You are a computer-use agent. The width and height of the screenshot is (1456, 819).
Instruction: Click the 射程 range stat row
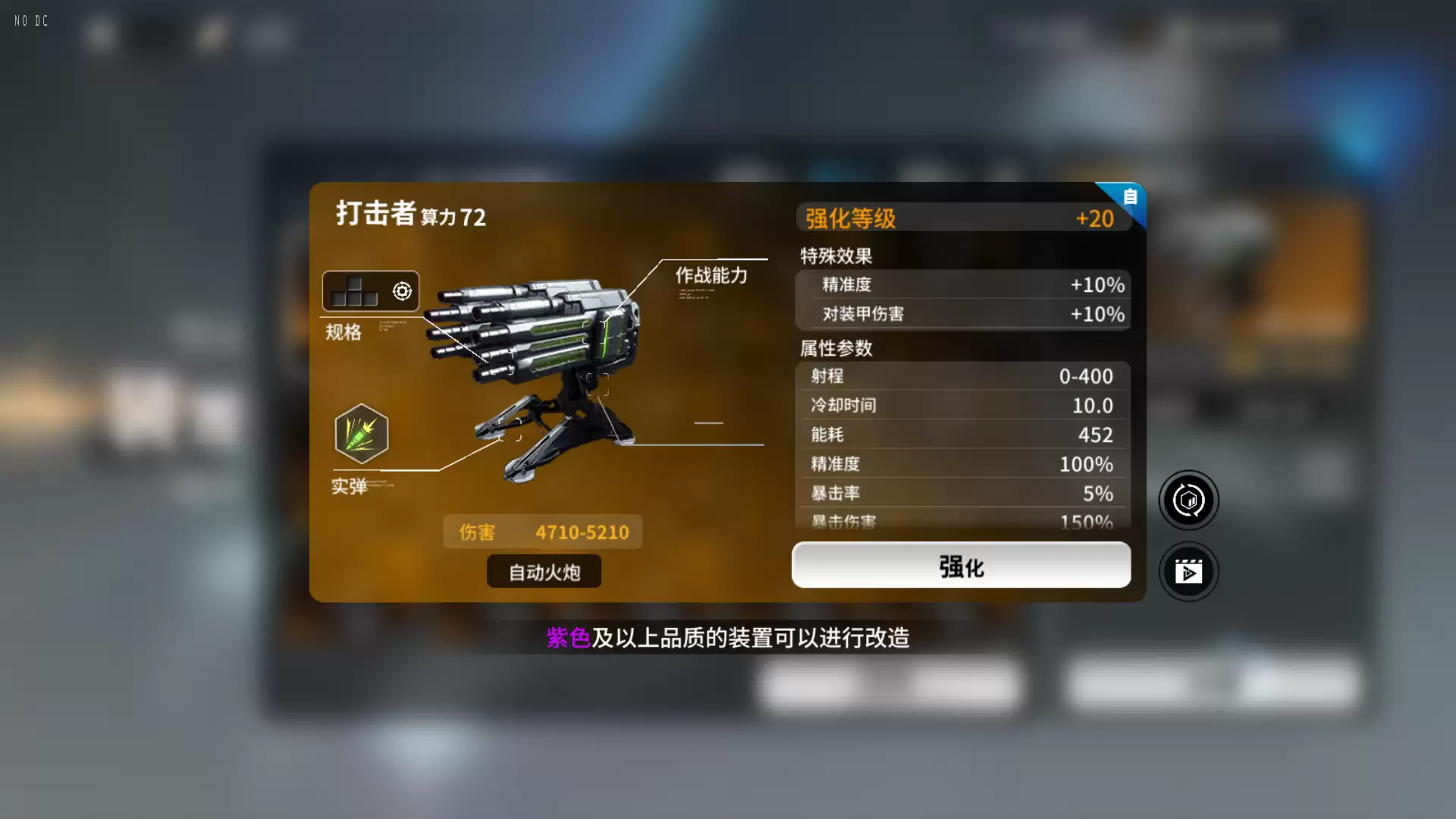pos(961,376)
